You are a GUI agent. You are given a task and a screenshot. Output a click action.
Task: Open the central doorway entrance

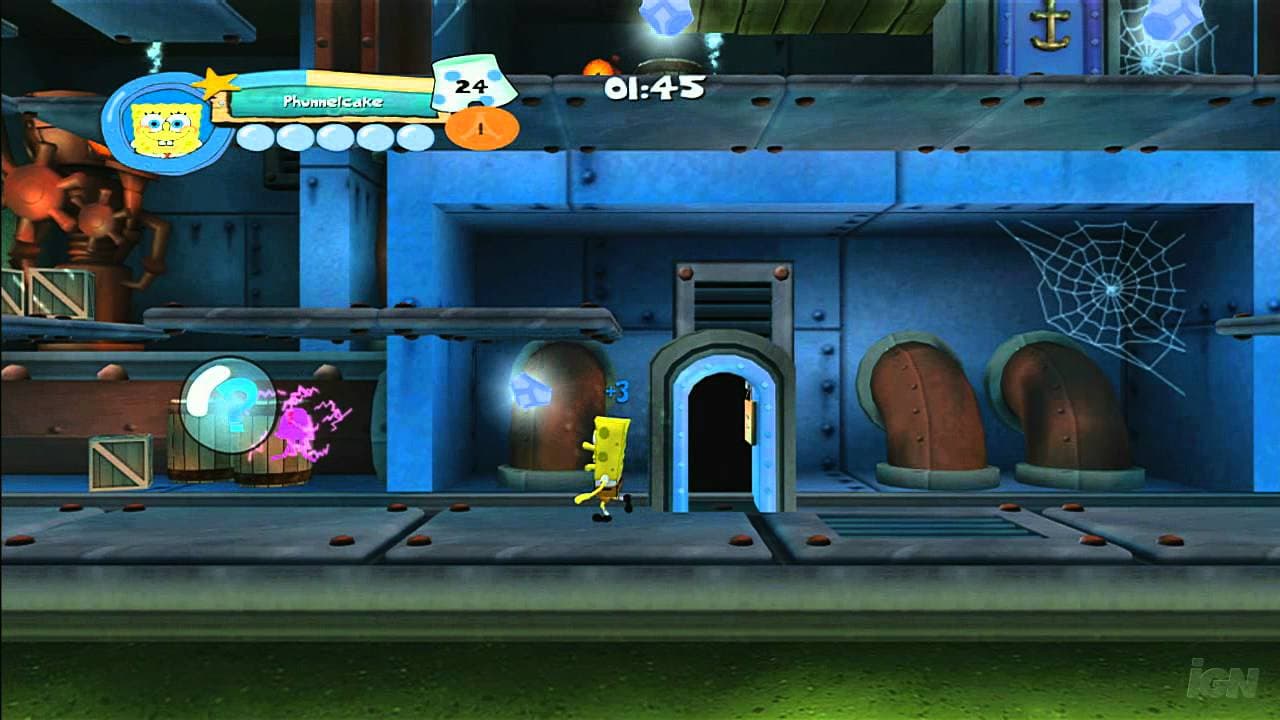pos(718,440)
